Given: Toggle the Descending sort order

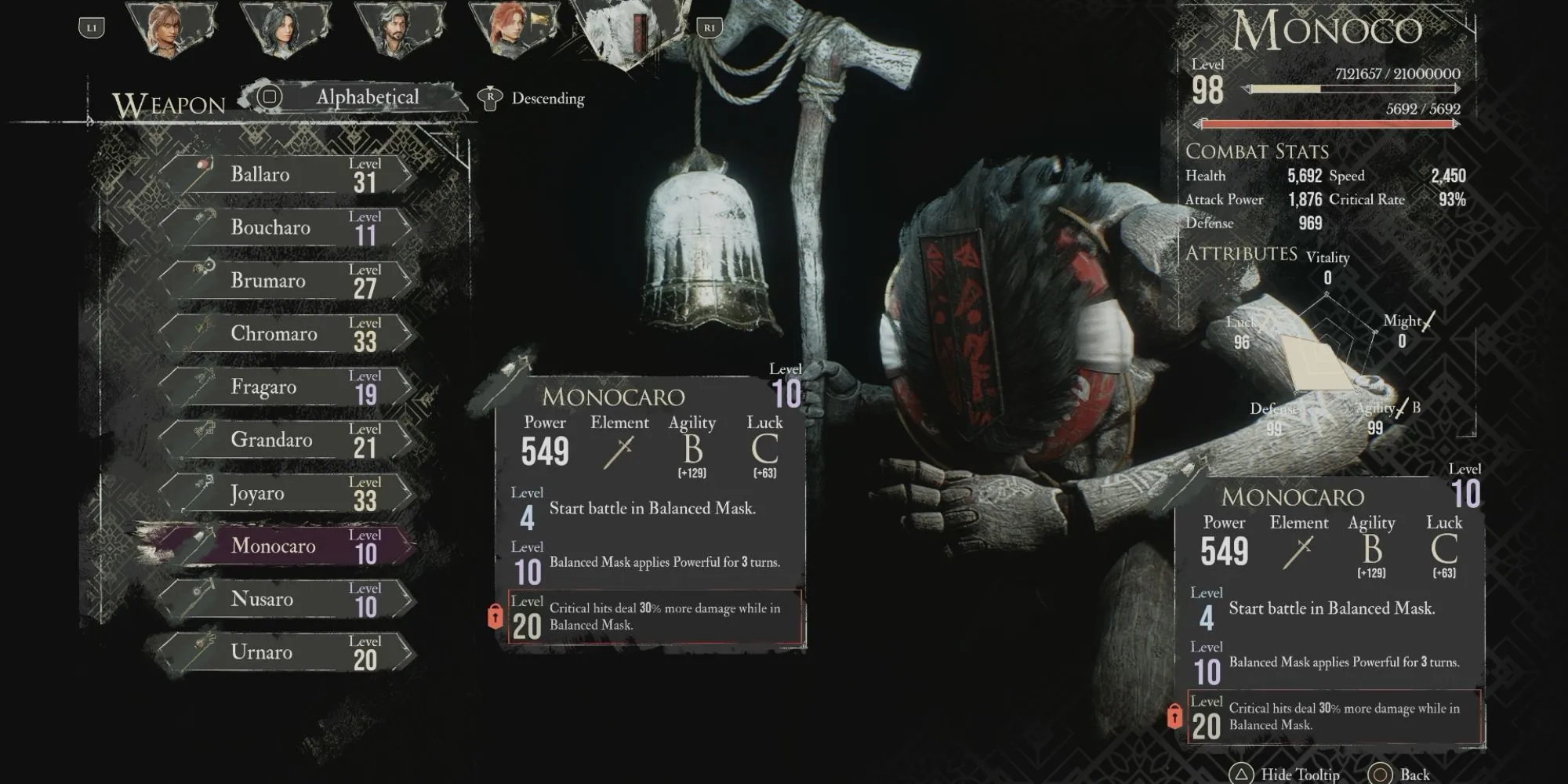Looking at the screenshot, I should 533,99.
